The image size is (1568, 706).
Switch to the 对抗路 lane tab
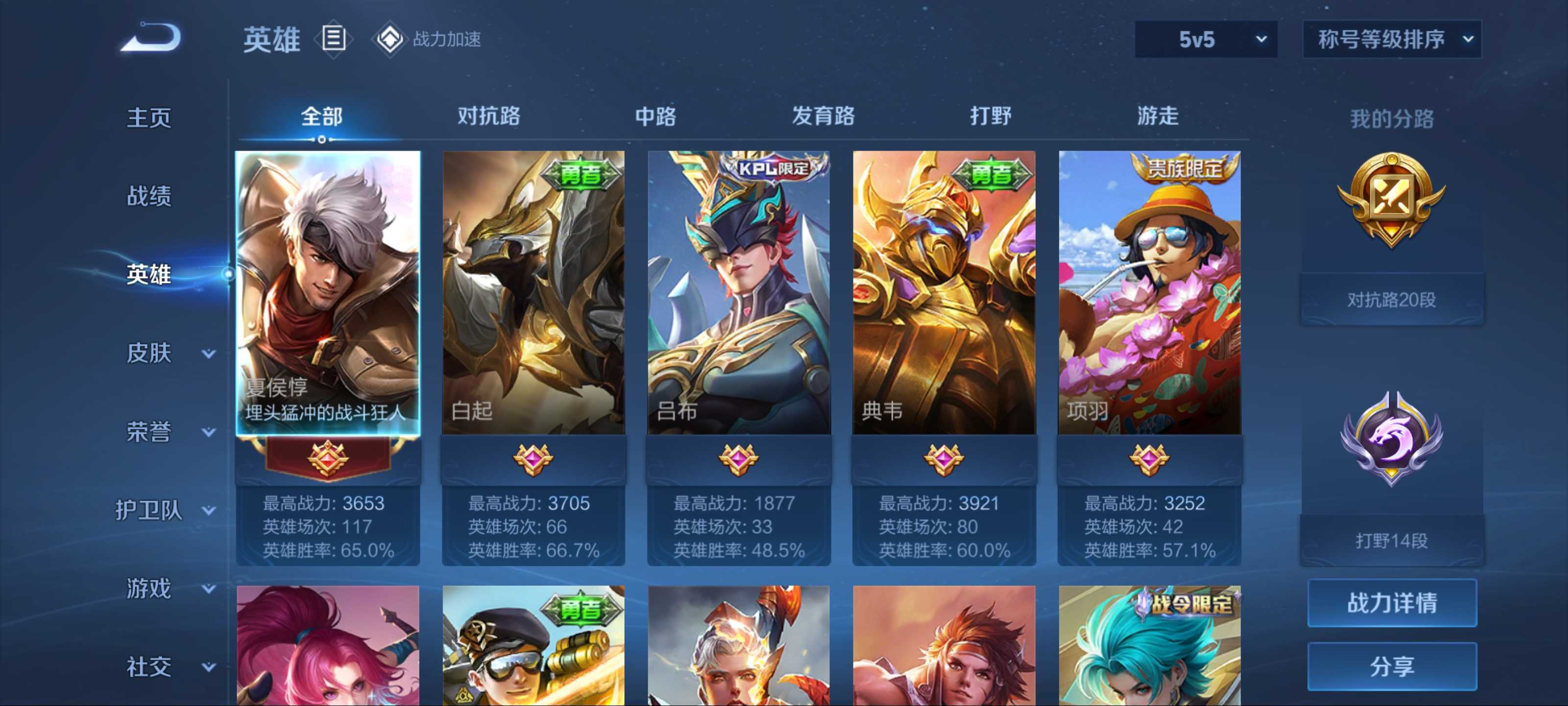pyautogui.click(x=489, y=116)
